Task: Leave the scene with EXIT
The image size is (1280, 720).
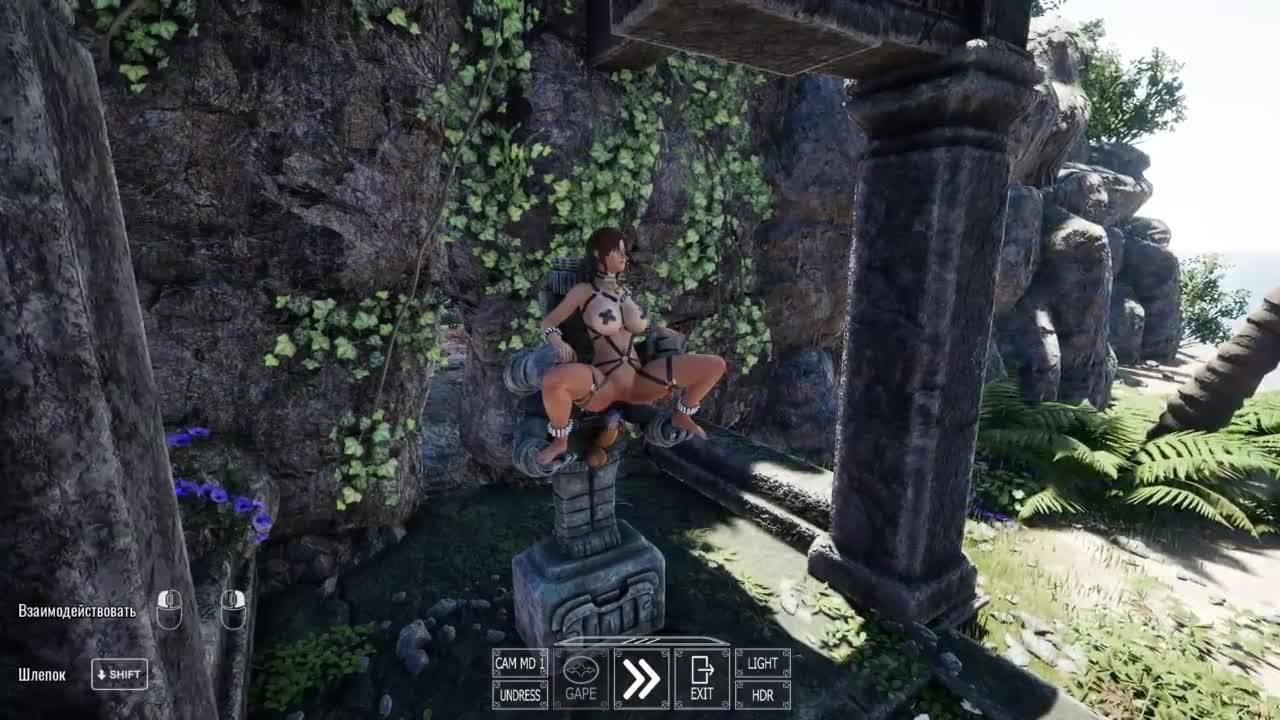Action: [x=702, y=678]
